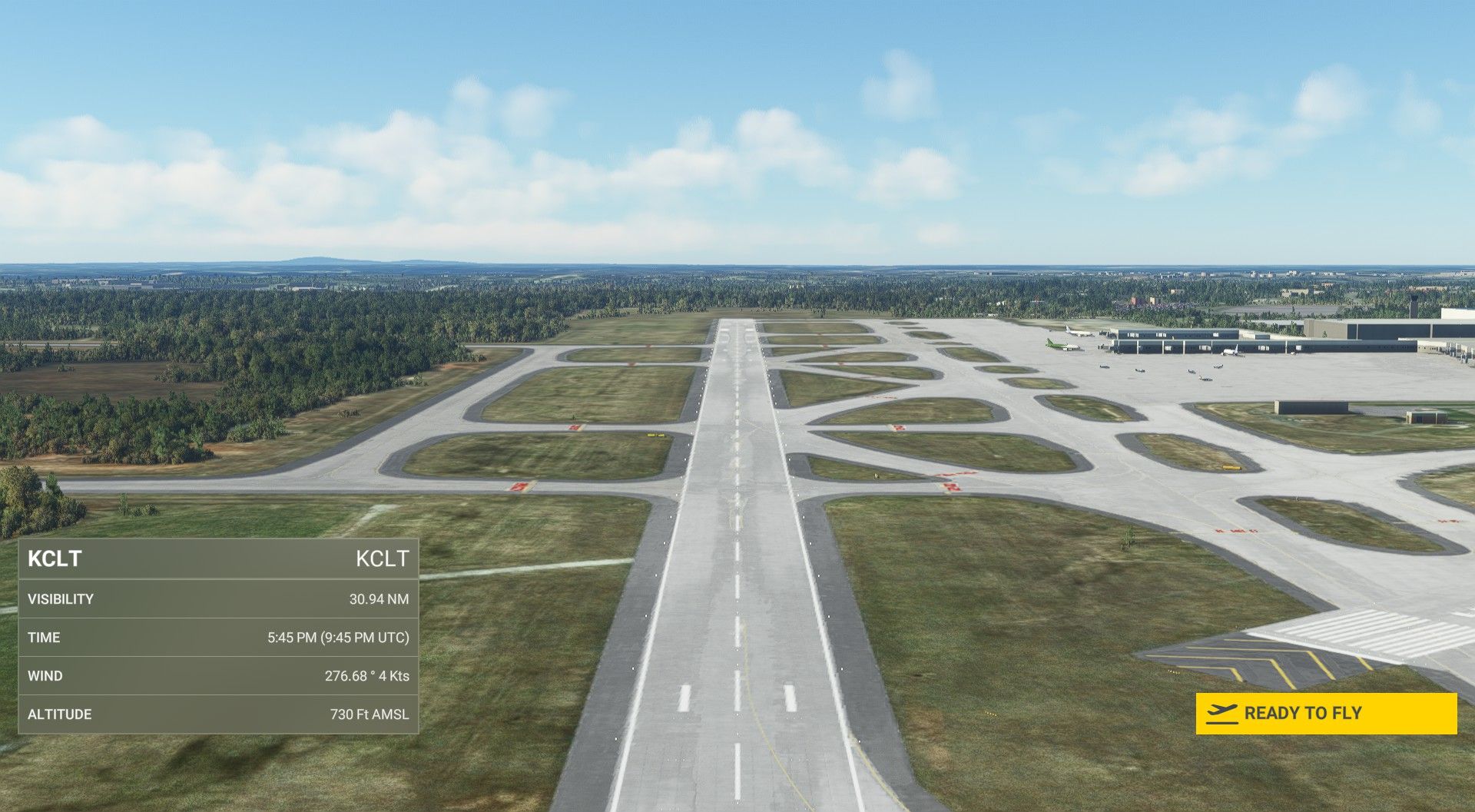Viewport: 1475px width, 812px height.
Task: Click the yellow Ready to Fly button
Action: point(1325,713)
